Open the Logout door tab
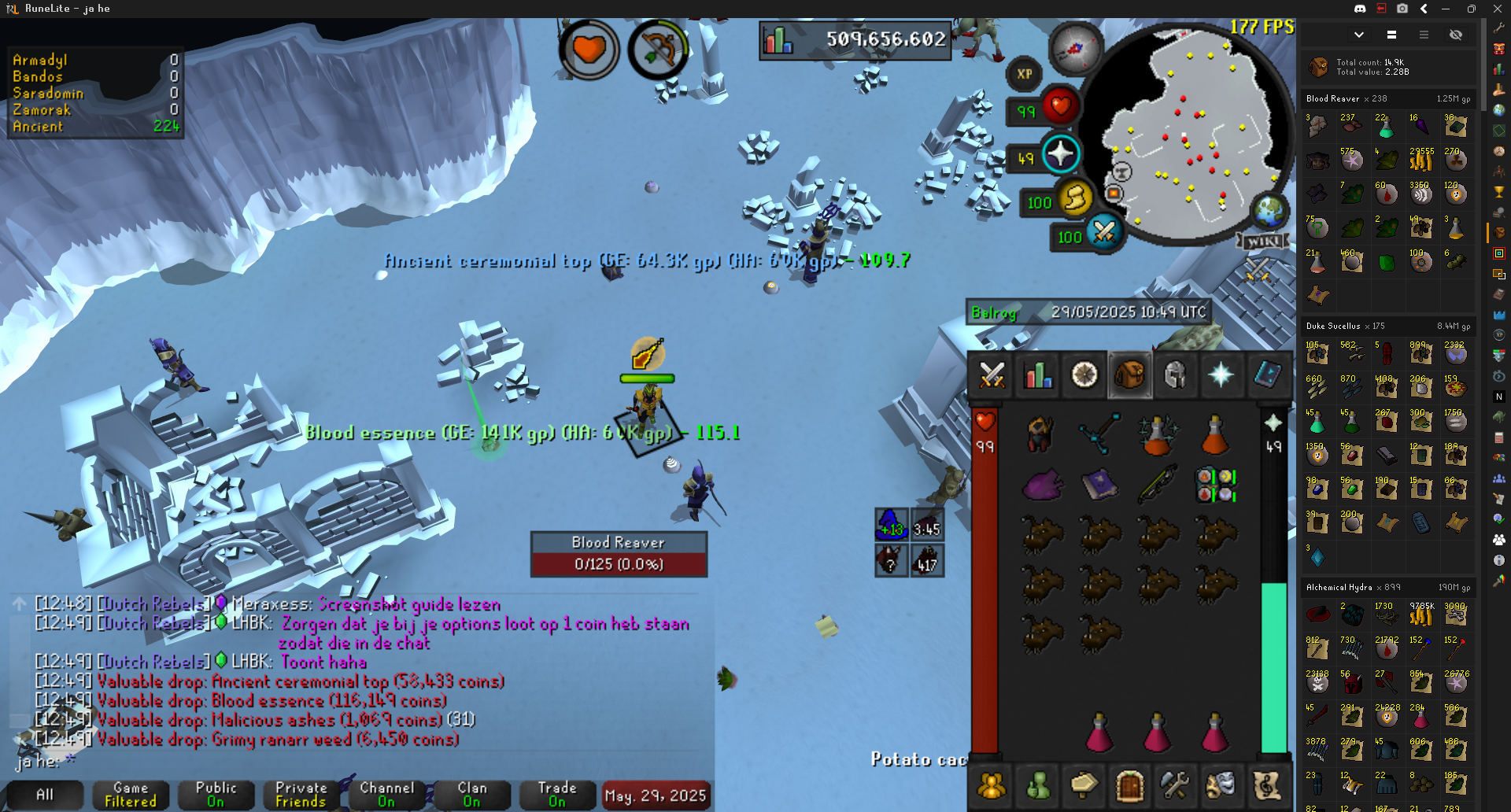The width and height of the screenshot is (1511, 812). [x=1129, y=784]
